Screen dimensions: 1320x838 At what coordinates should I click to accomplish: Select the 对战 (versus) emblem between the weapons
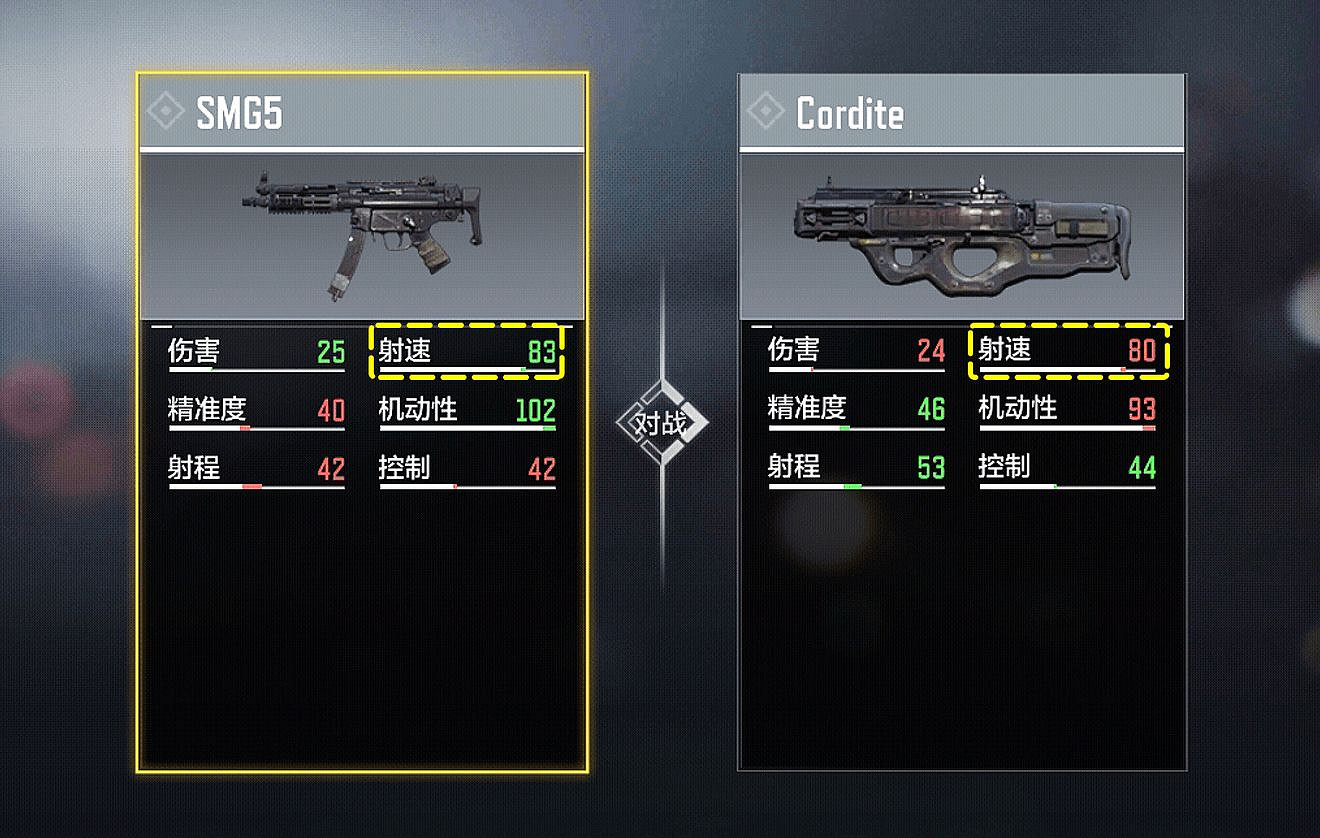662,424
